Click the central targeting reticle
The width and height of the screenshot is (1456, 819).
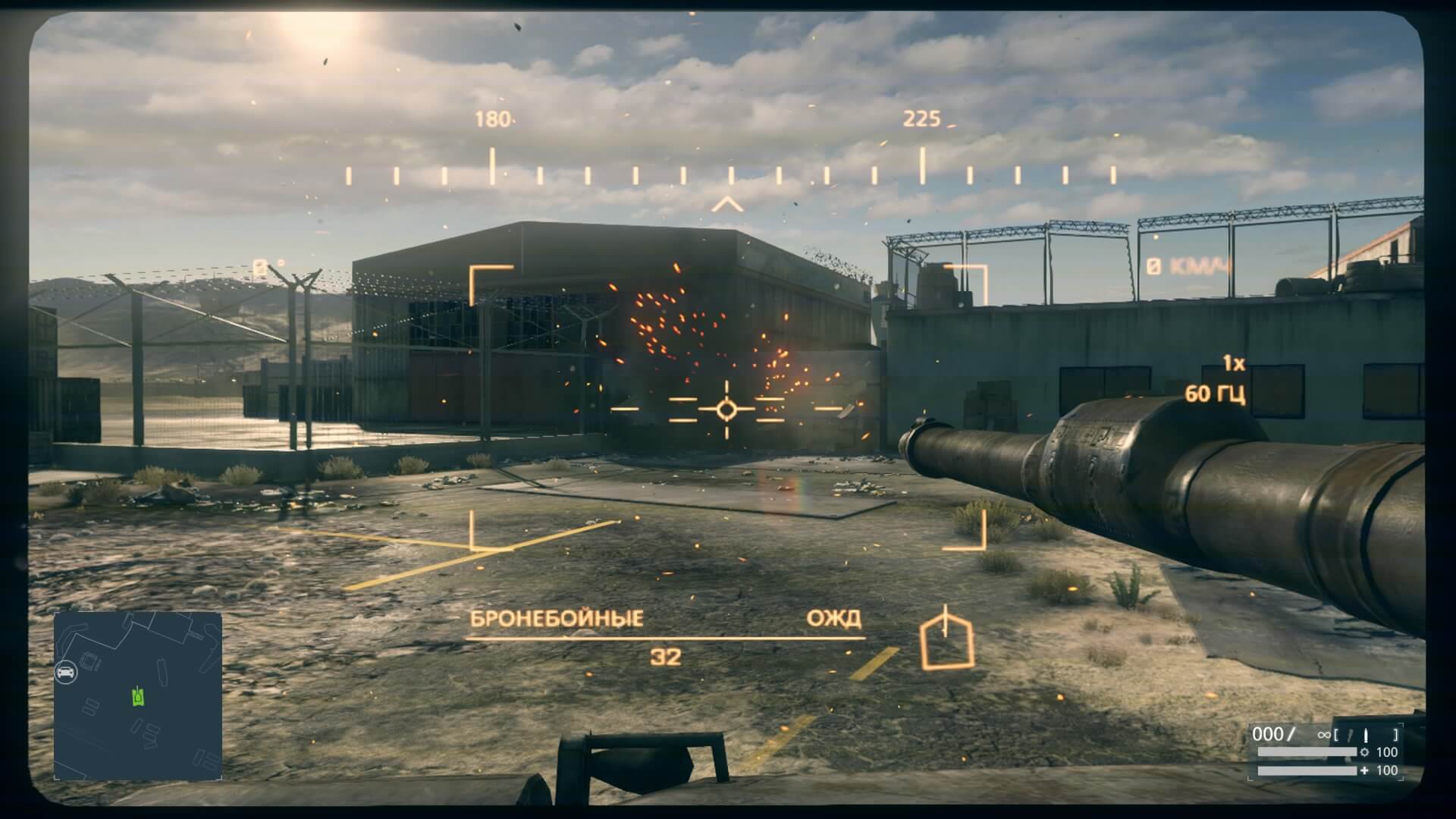[x=726, y=409]
